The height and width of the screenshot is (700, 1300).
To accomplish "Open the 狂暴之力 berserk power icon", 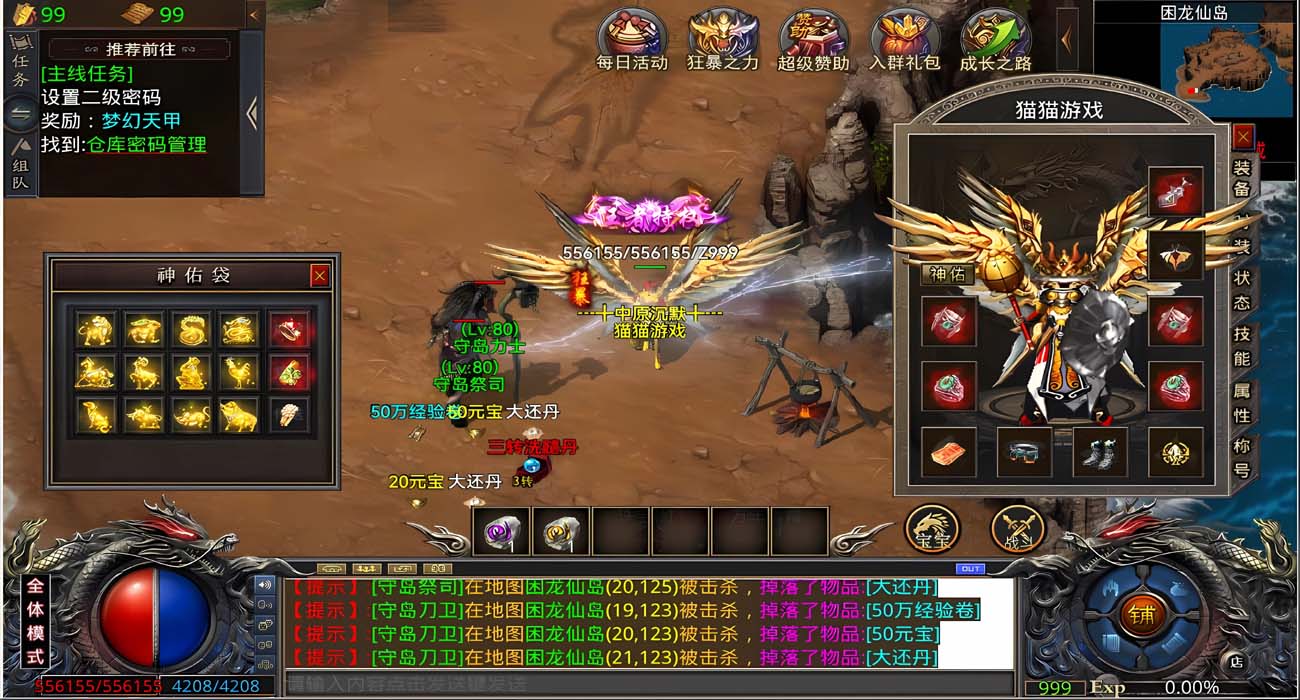I will (723, 39).
